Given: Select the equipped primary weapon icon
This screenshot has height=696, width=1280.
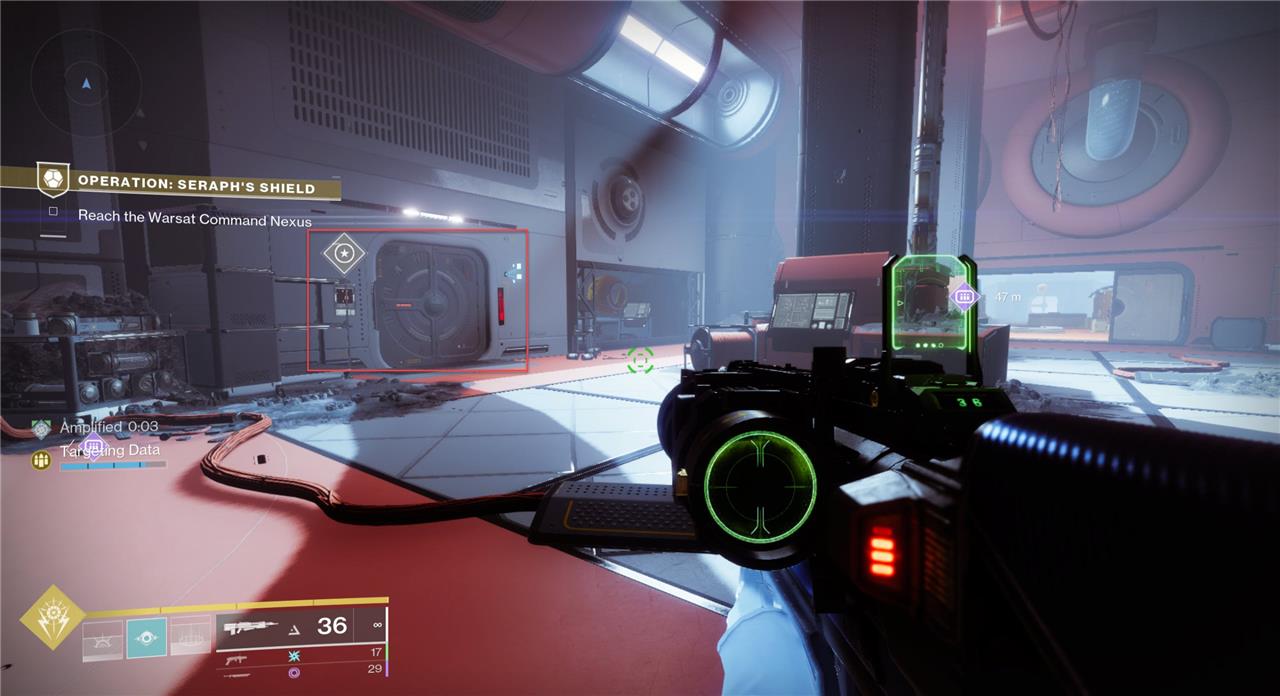Looking at the screenshot, I should 252,628.
